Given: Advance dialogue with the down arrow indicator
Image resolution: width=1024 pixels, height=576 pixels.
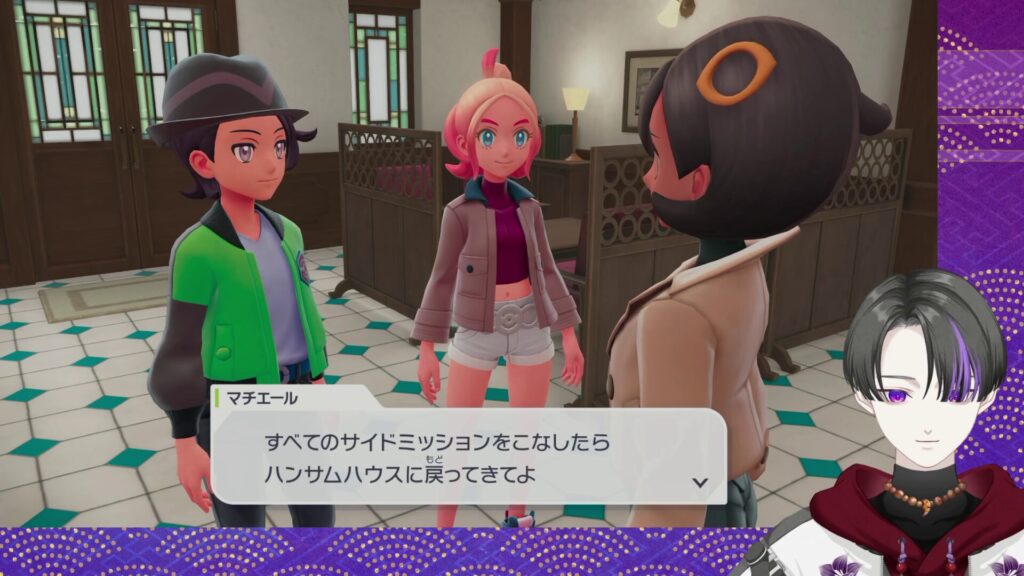Looking at the screenshot, I should point(700,482).
